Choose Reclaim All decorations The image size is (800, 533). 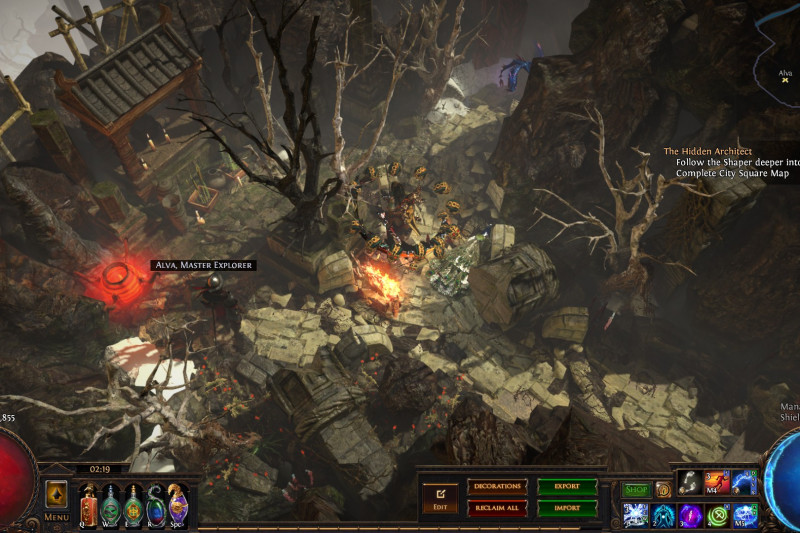pyautogui.click(x=497, y=508)
